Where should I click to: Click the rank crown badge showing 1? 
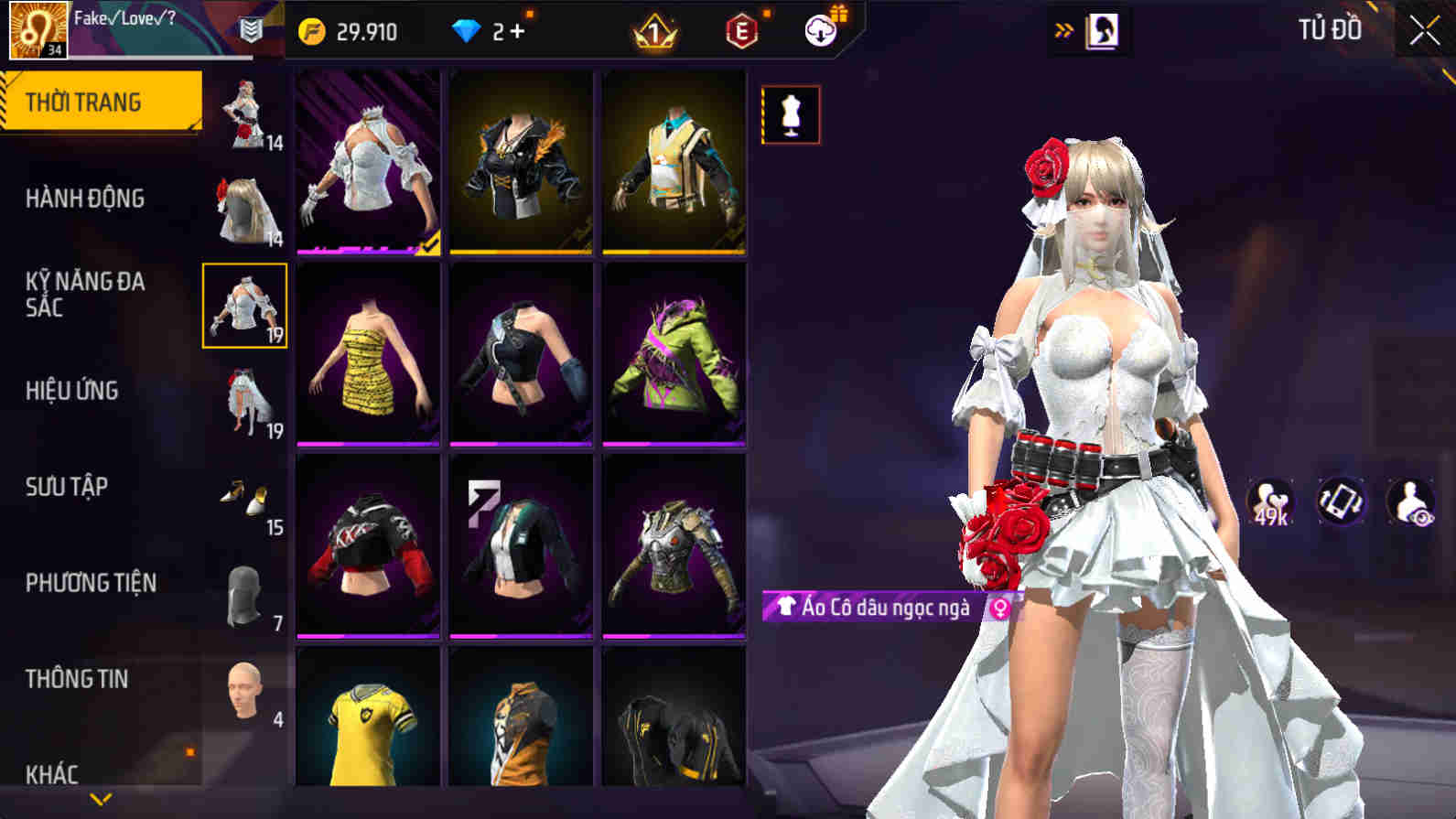point(653,32)
